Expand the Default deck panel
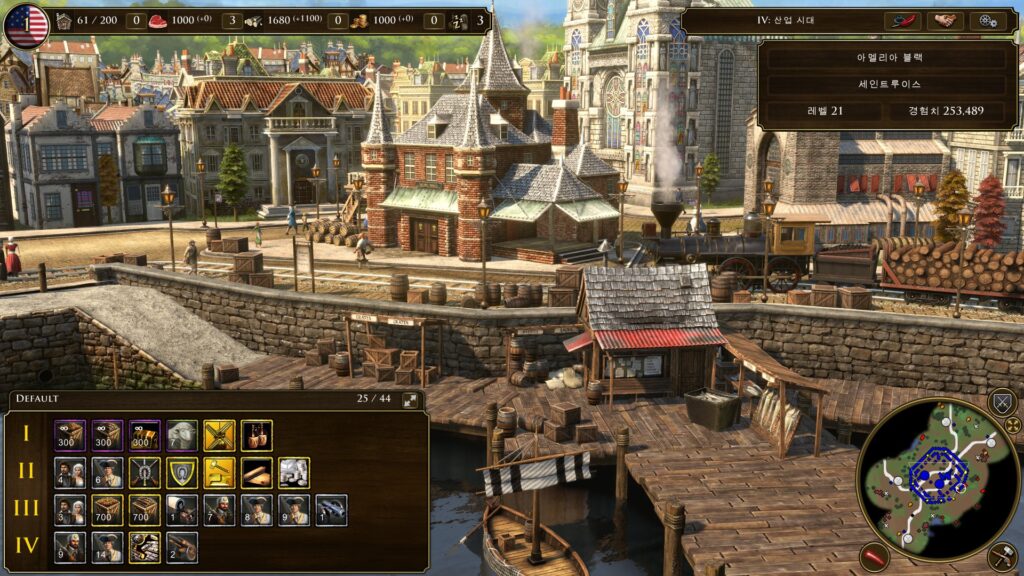This screenshot has width=1024, height=576. (411, 400)
